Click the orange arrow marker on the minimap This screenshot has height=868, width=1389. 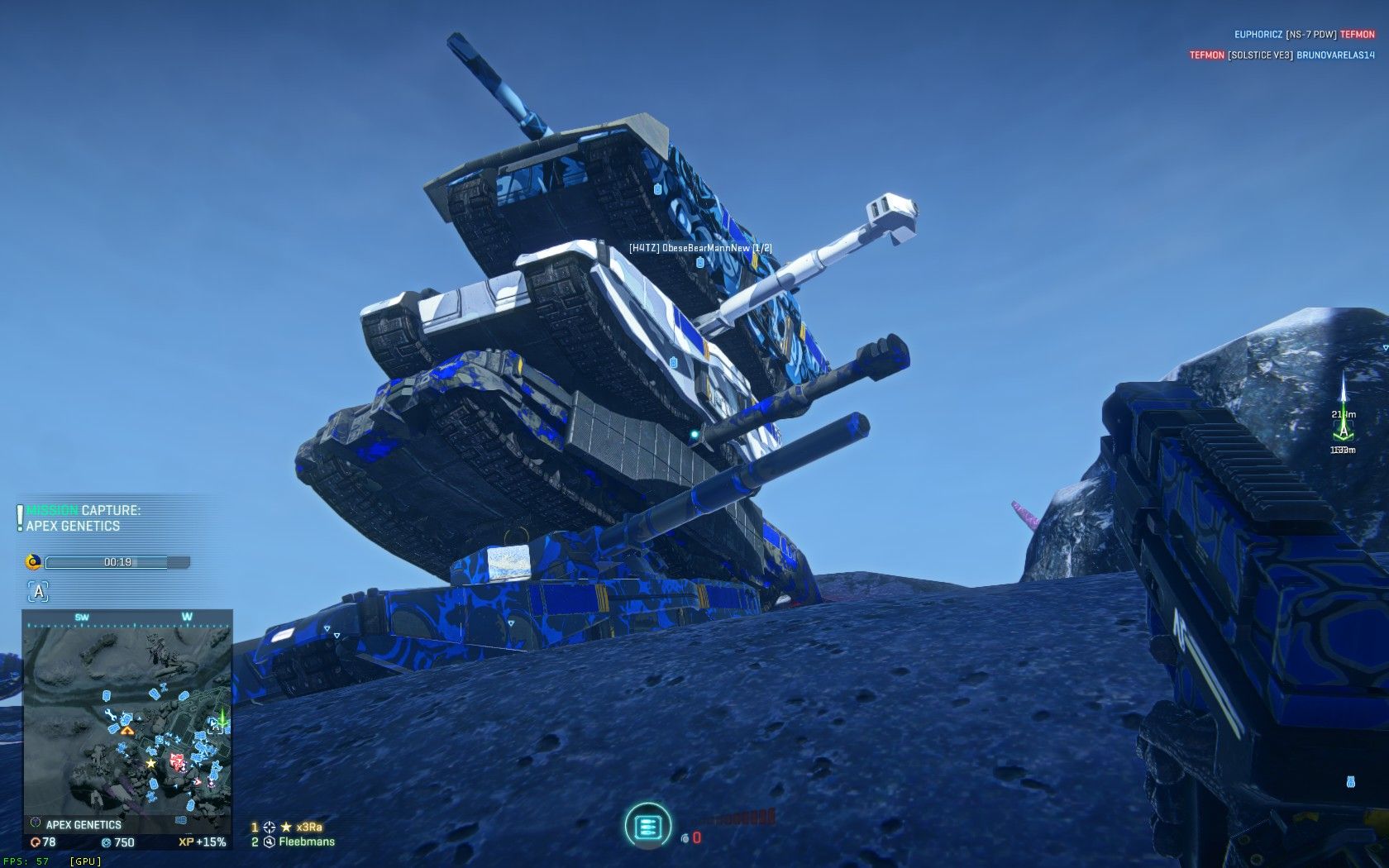coord(127,730)
